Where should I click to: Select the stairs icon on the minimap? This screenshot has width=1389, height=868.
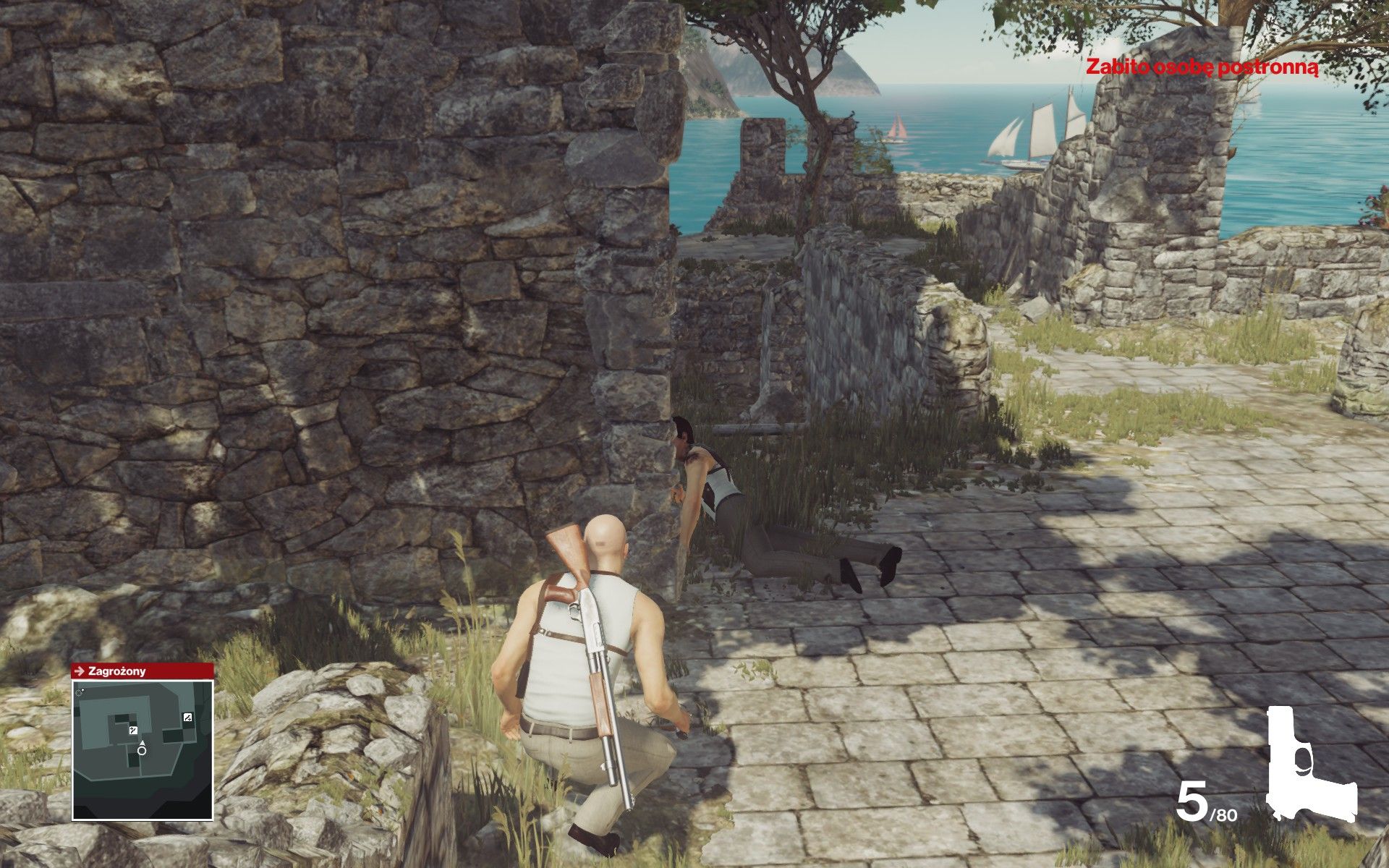point(188,718)
